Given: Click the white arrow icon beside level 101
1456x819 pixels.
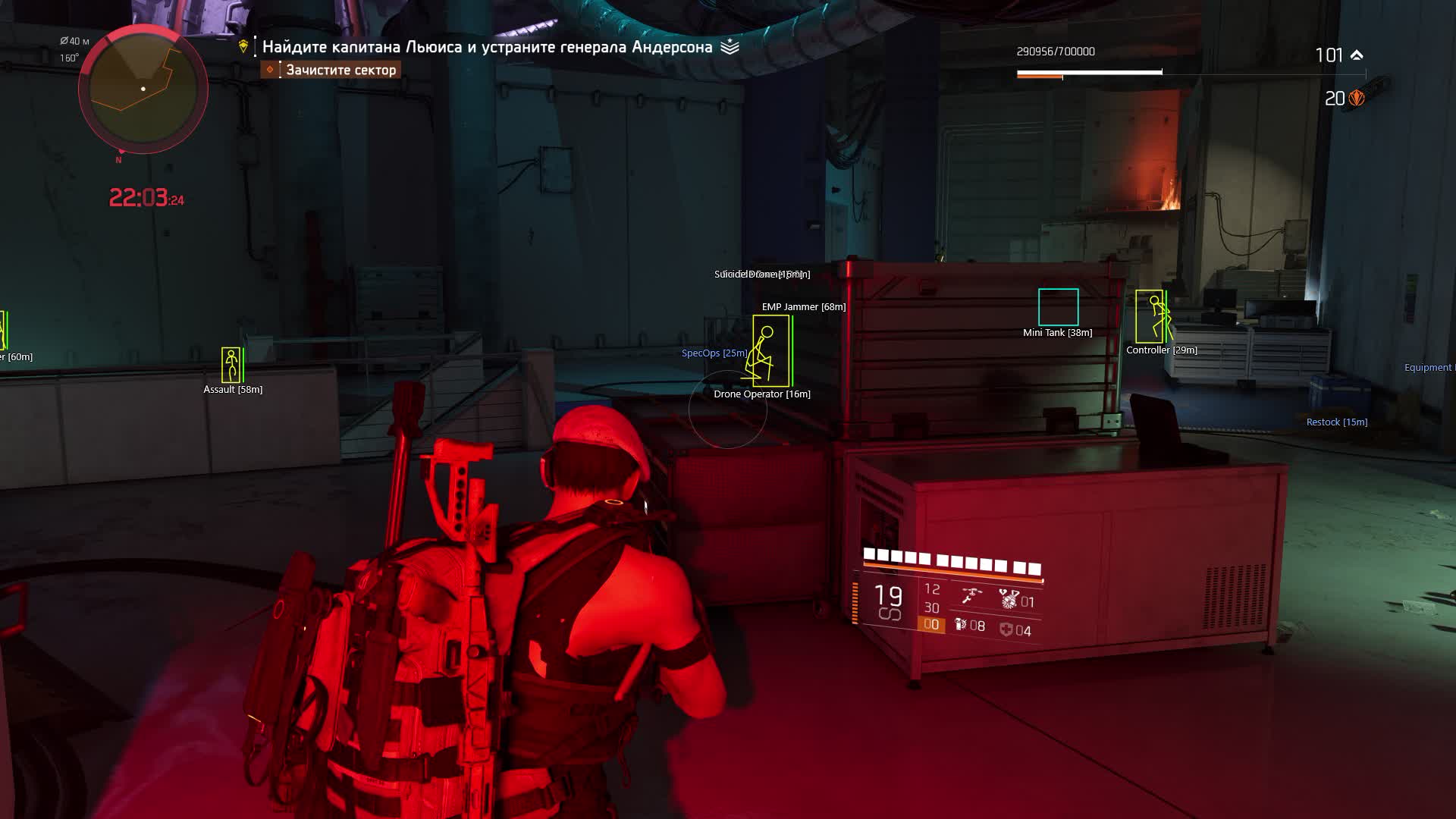Looking at the screenshot, I should pos(1357,54).
